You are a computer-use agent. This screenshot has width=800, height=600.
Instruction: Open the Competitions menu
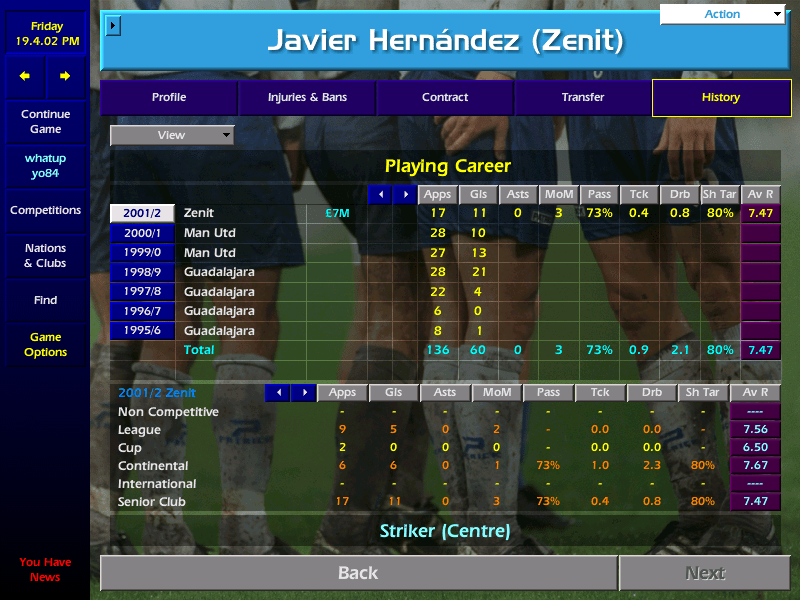click(x=45, y=211)
